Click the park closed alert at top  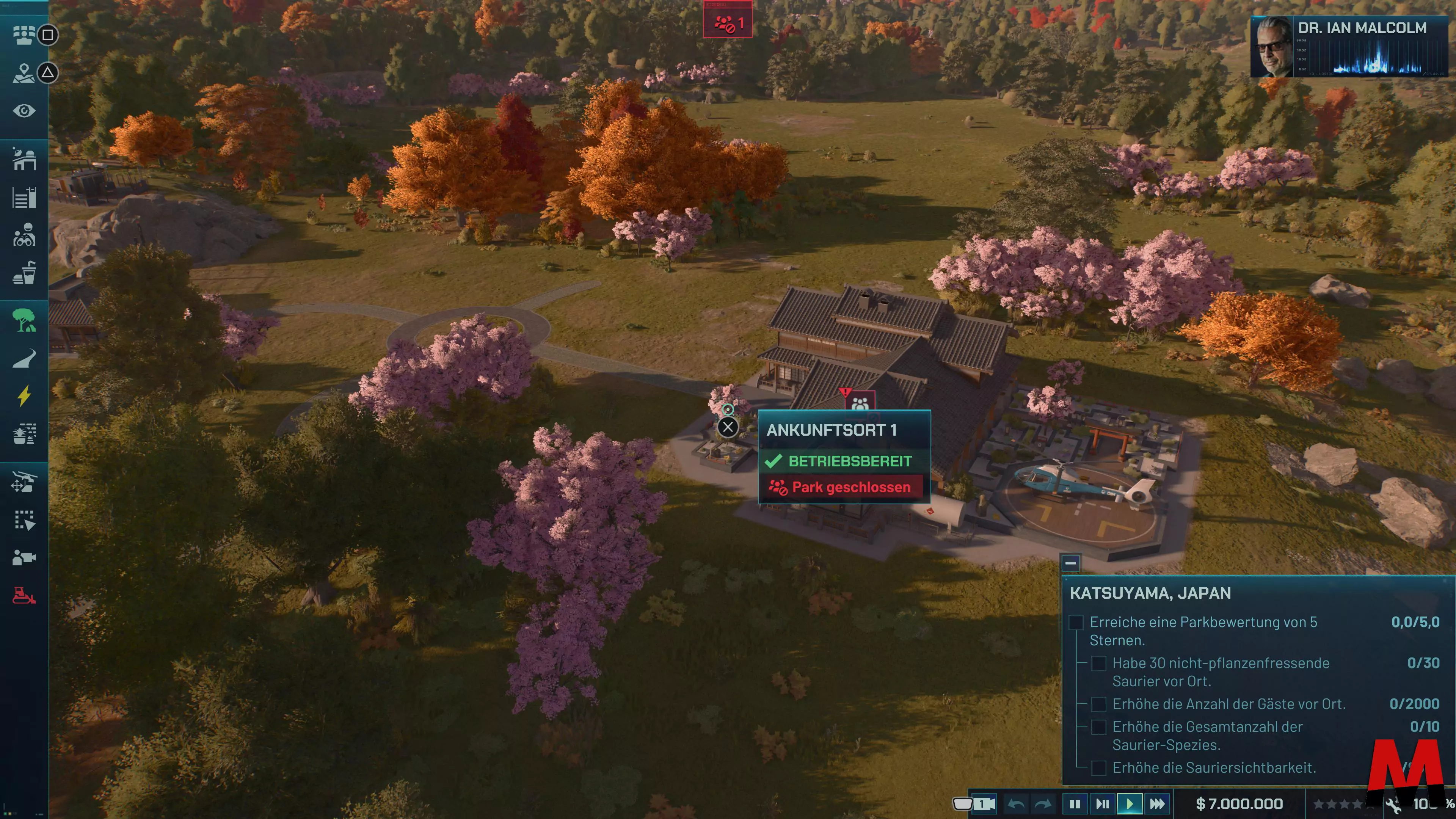728,24
